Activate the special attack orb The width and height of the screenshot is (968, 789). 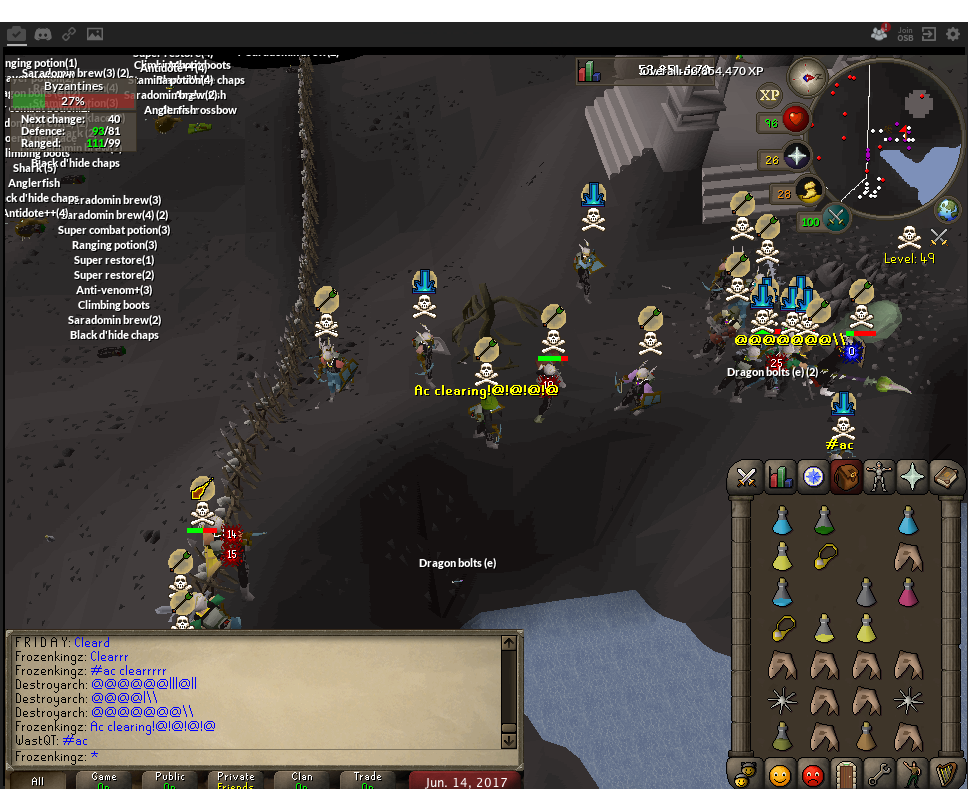tap(836, 218)
